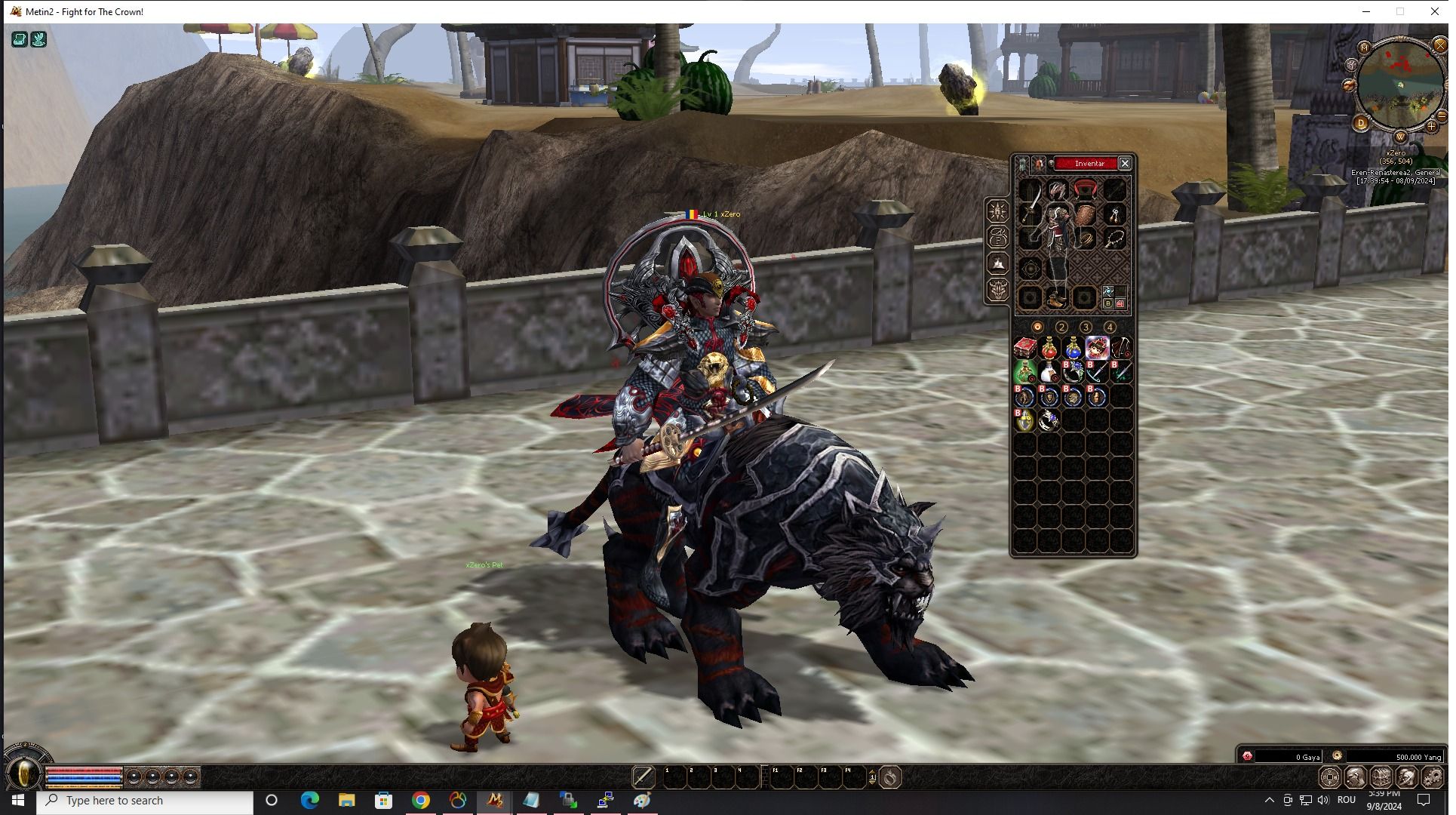Screen dimensions: 1456x815
Task: Select the red book item slot
Action: pyautogui.click(x=1024, y=348)
